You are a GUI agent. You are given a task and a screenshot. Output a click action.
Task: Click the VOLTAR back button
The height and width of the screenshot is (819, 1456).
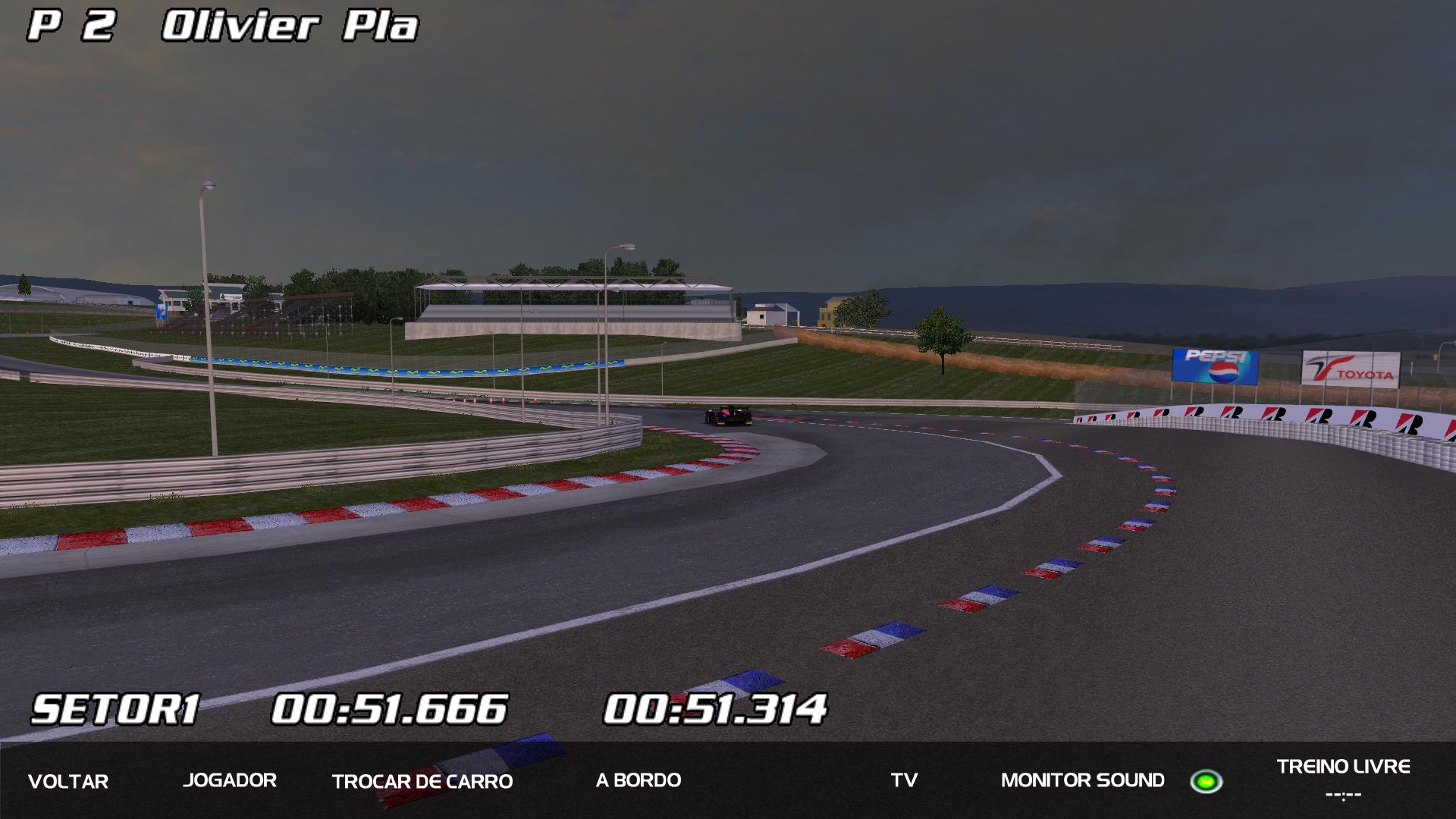click(68, 781)
